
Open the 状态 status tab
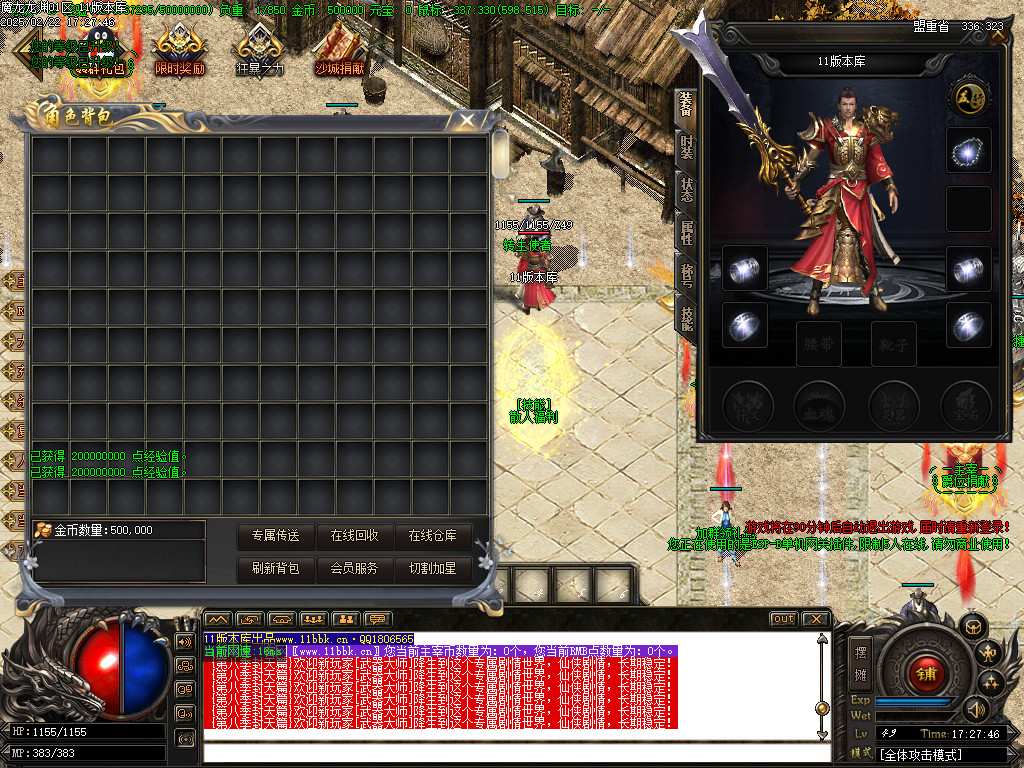[x=686, y=190]
